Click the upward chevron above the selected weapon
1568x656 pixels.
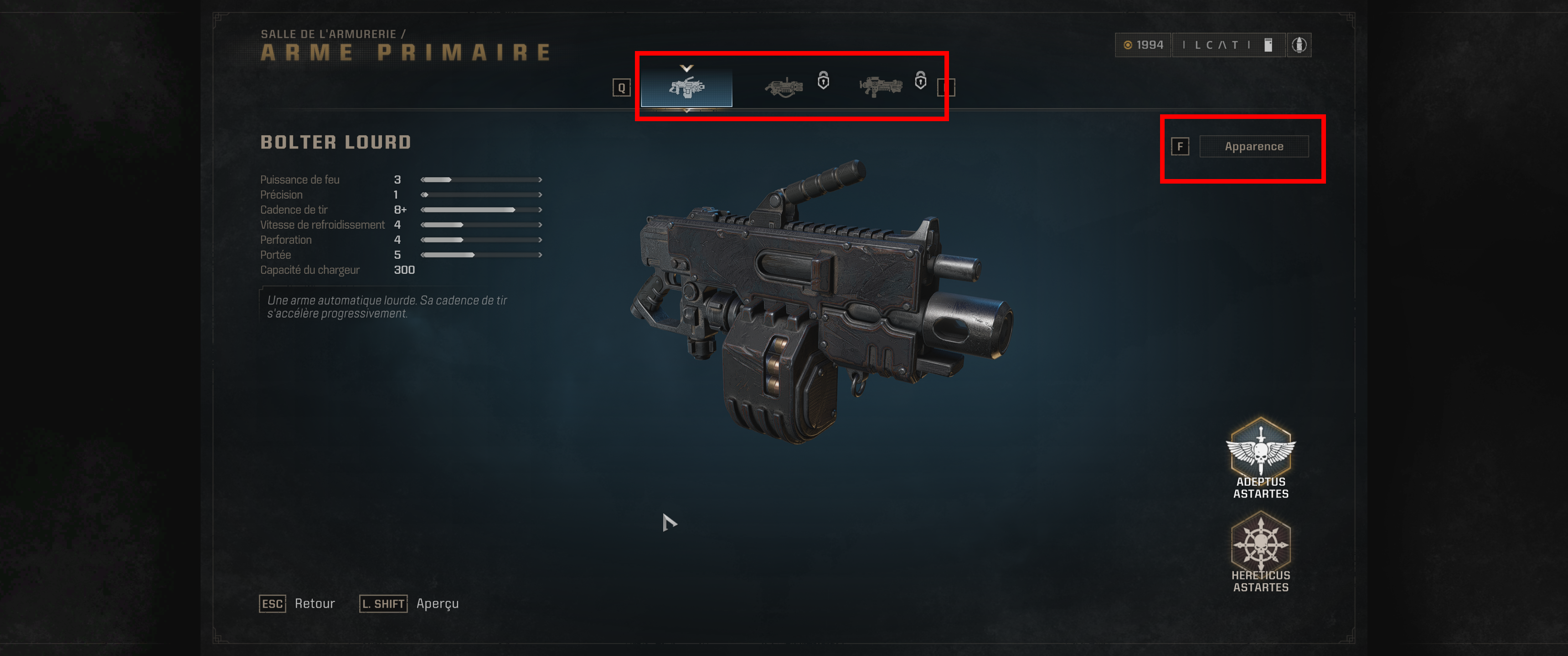[687, 69]
